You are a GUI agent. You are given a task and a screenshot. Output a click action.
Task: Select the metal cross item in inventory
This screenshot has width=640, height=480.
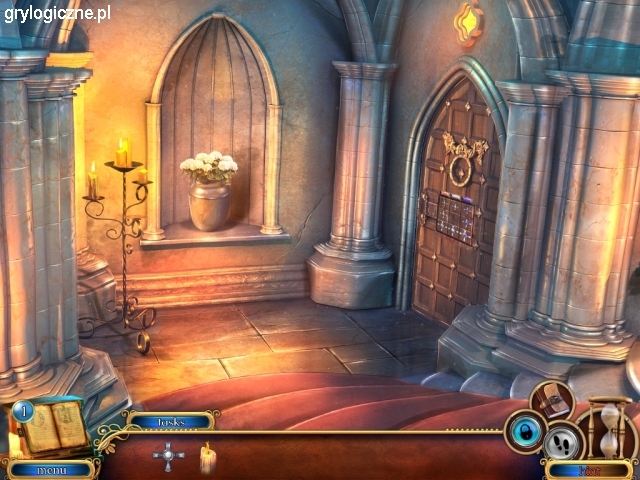168,457
